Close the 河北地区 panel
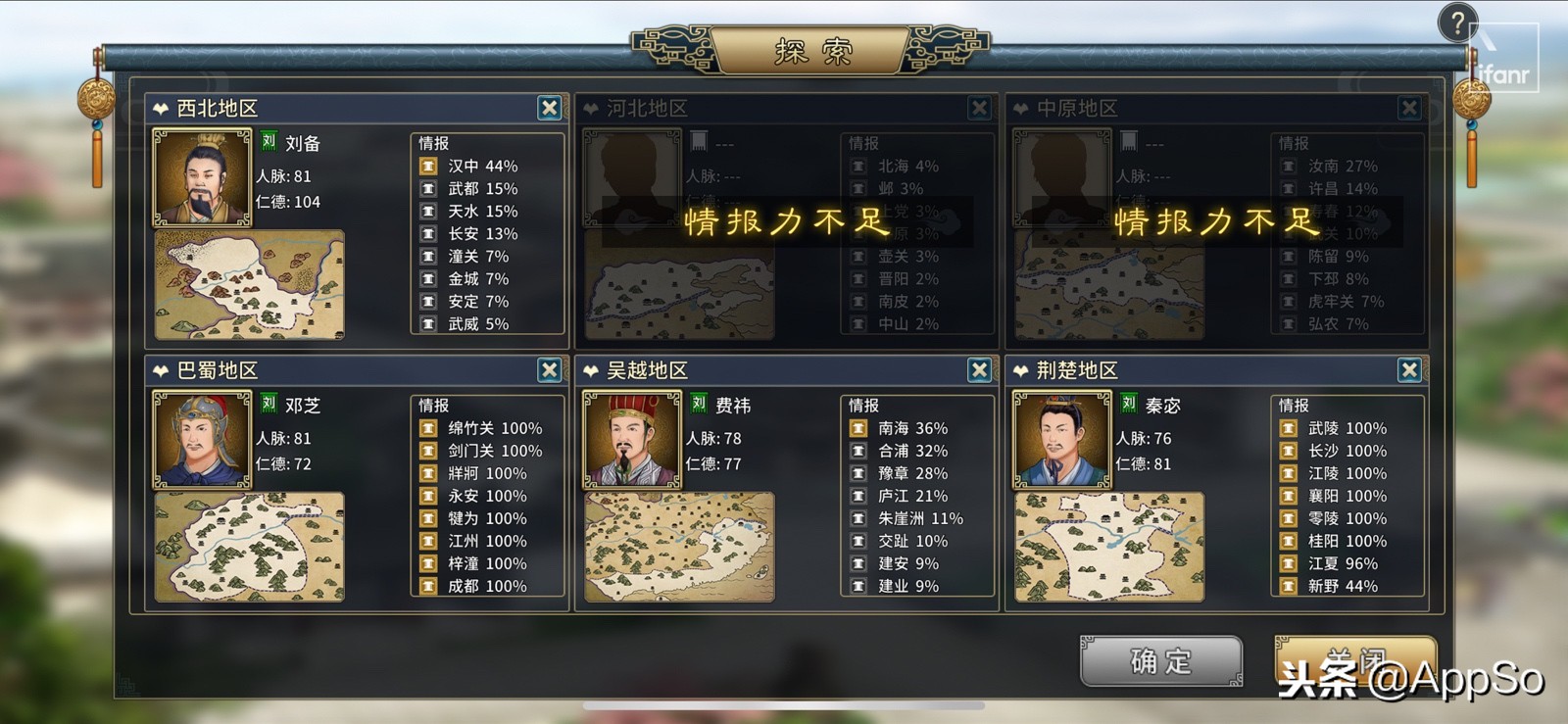 pos(977,108)
